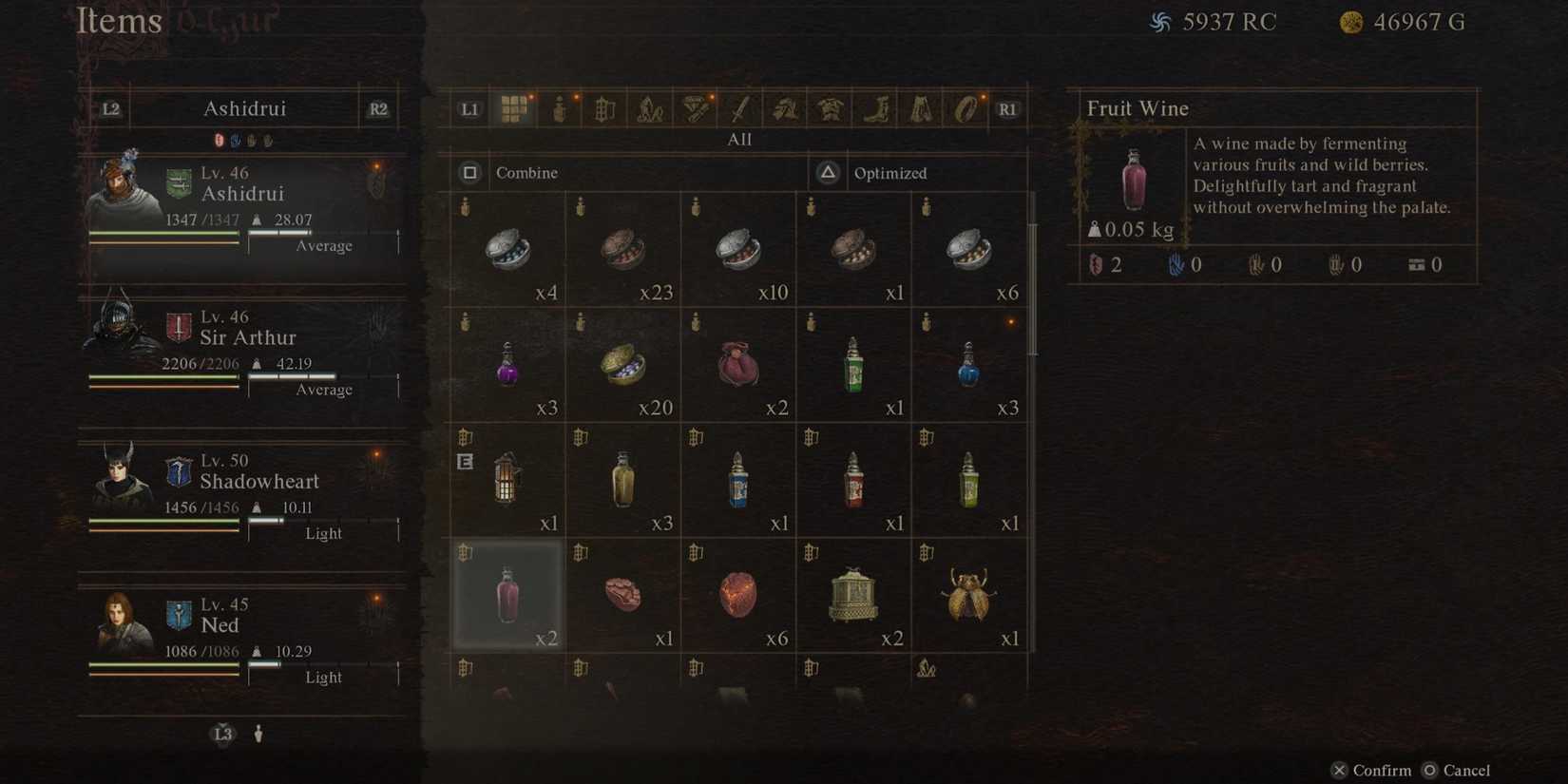Click the Combine button
Screen dimensions: 1568x784
click(x=513, y=173)
